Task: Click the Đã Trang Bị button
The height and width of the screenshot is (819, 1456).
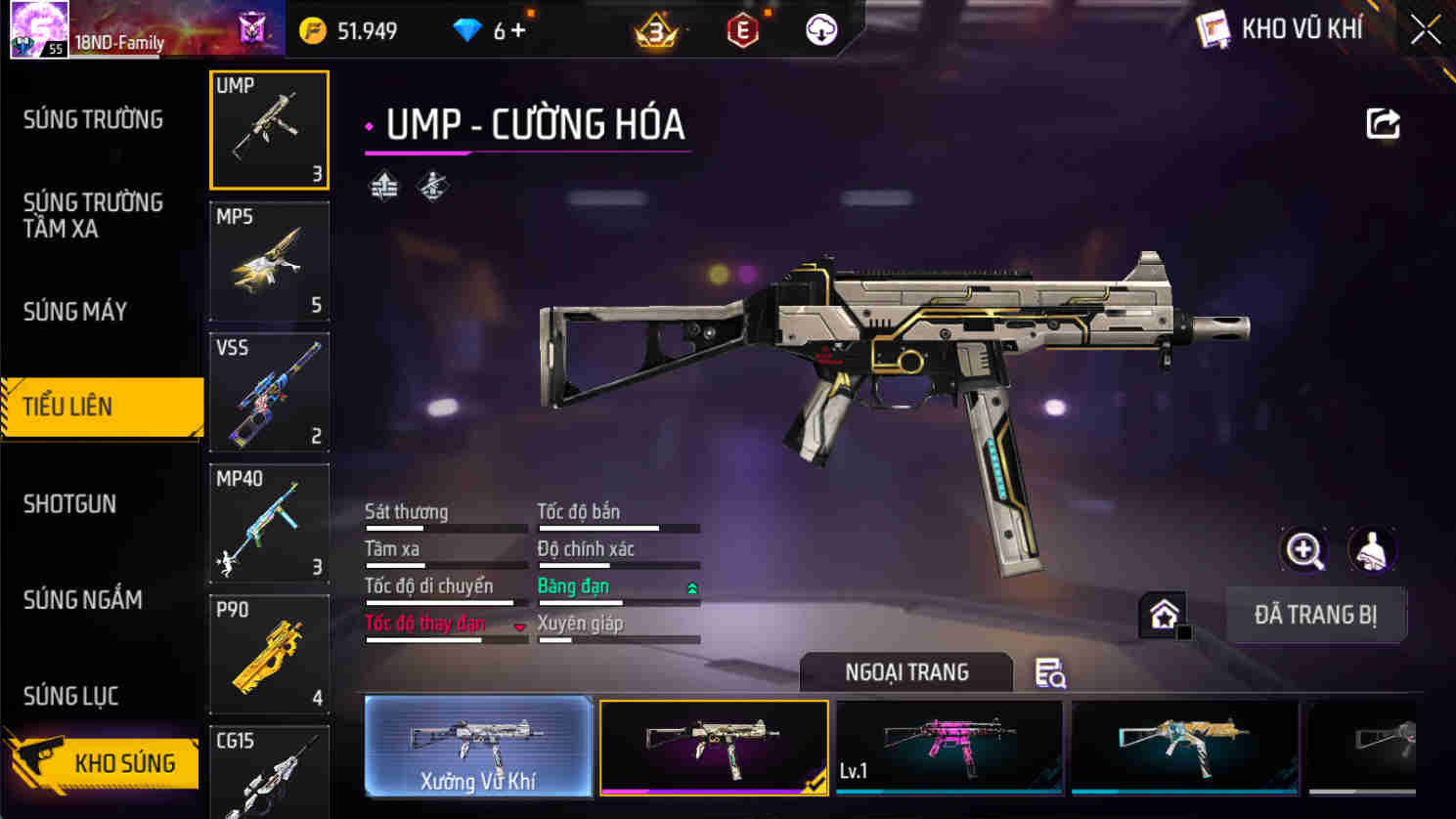Action: (1315, 615)
